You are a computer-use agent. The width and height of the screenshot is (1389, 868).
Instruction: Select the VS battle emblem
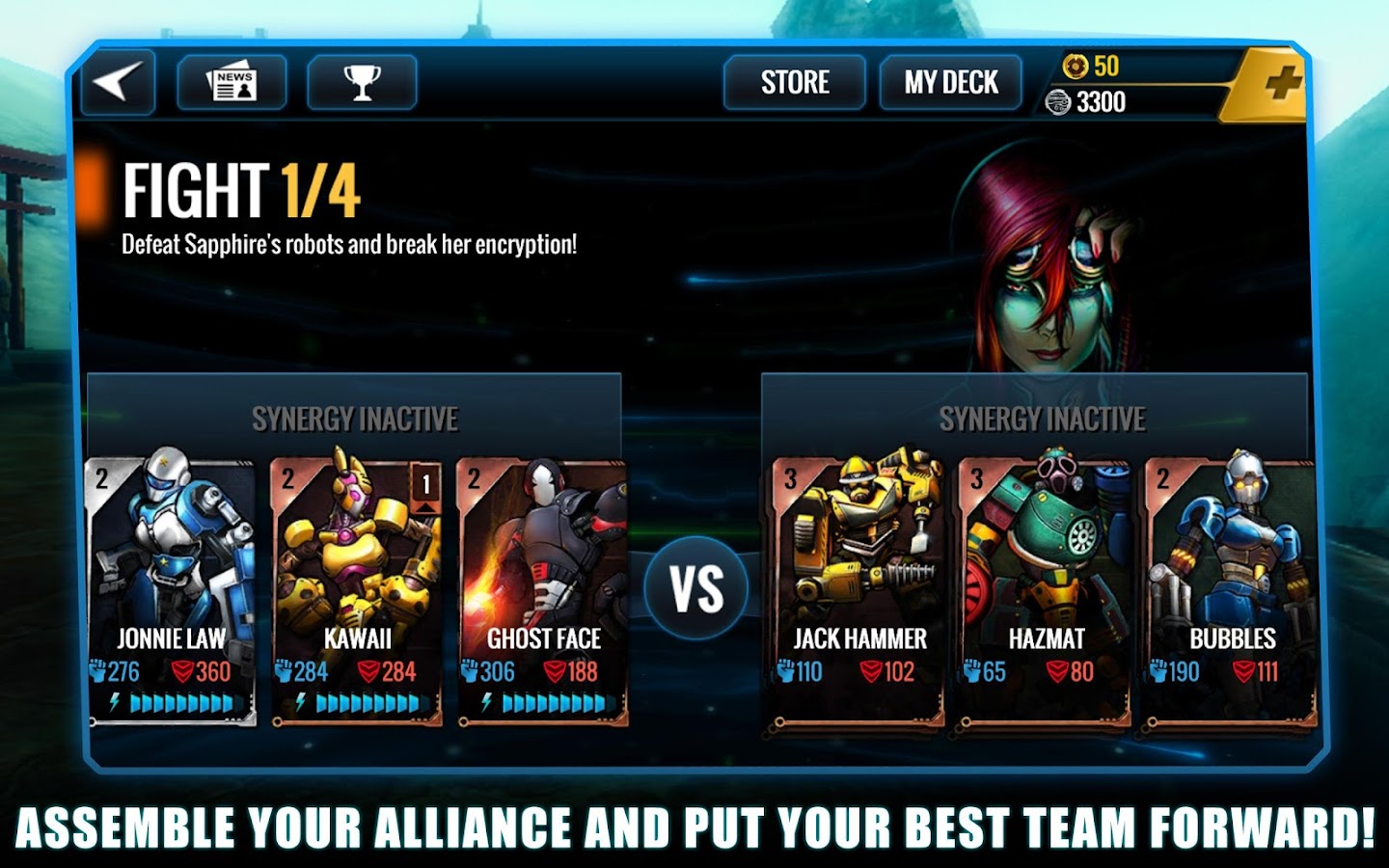point(698,582)
